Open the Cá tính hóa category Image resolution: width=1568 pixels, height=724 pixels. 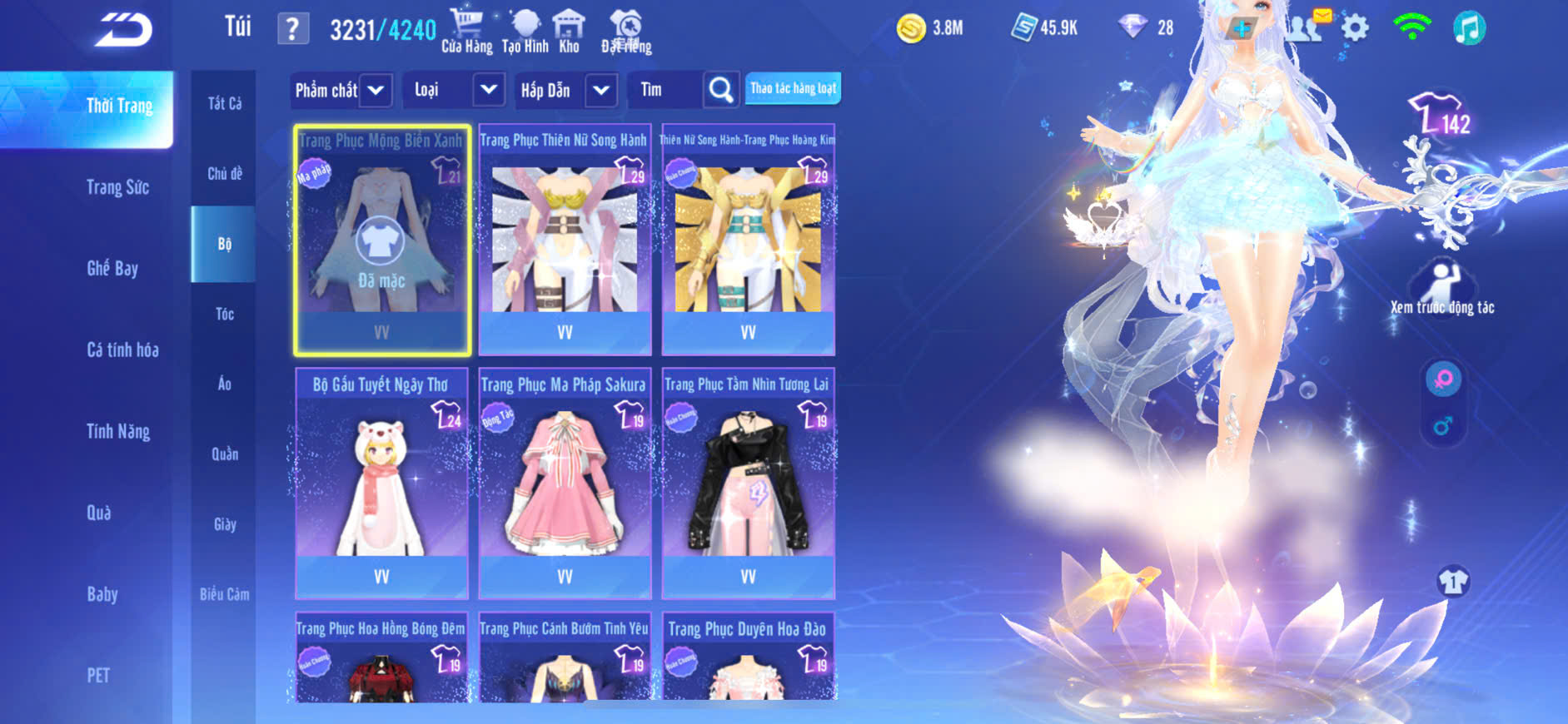(x=122, y=350)
